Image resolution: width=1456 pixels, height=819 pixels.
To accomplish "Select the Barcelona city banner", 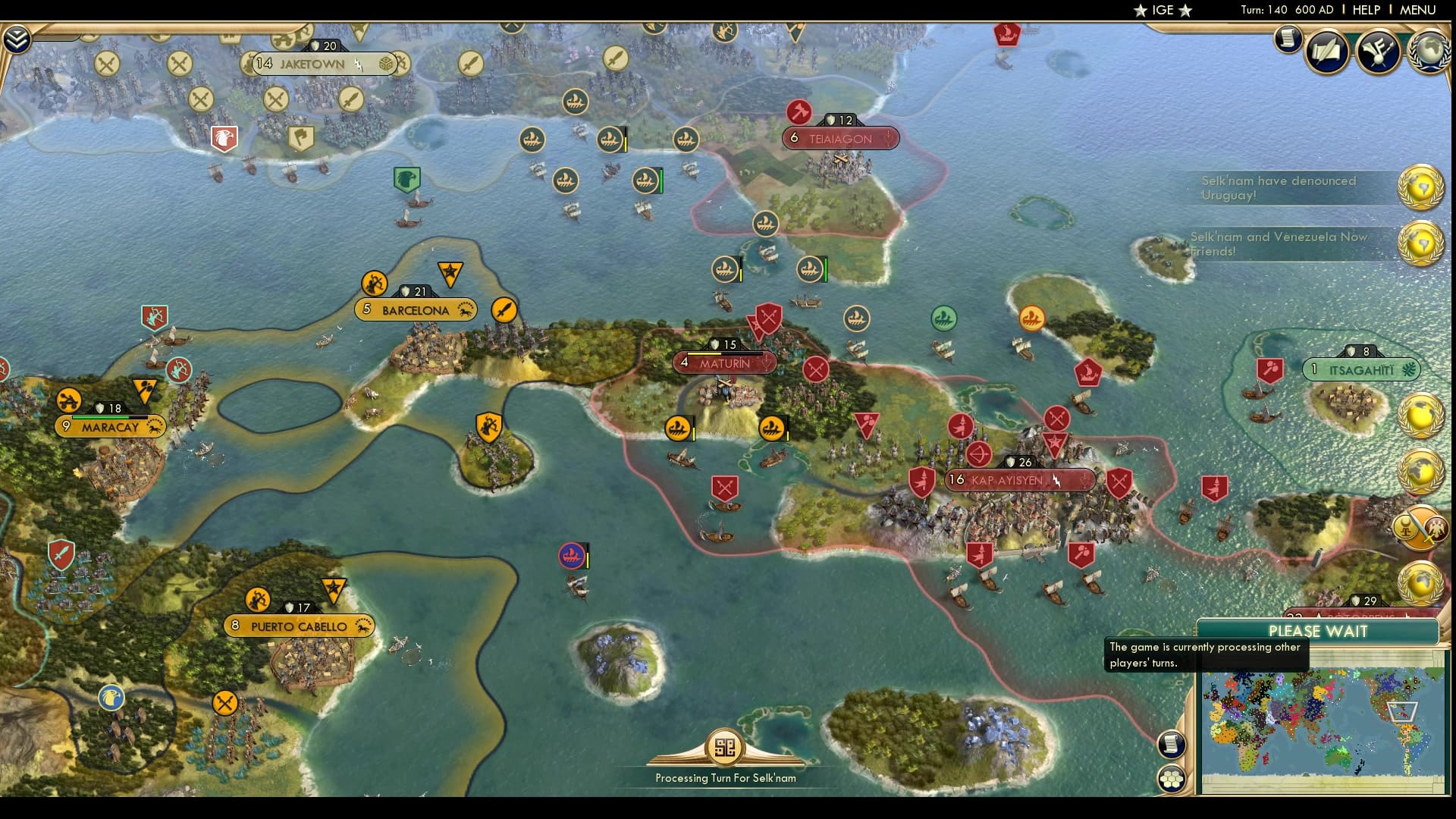I will point(416,309).
